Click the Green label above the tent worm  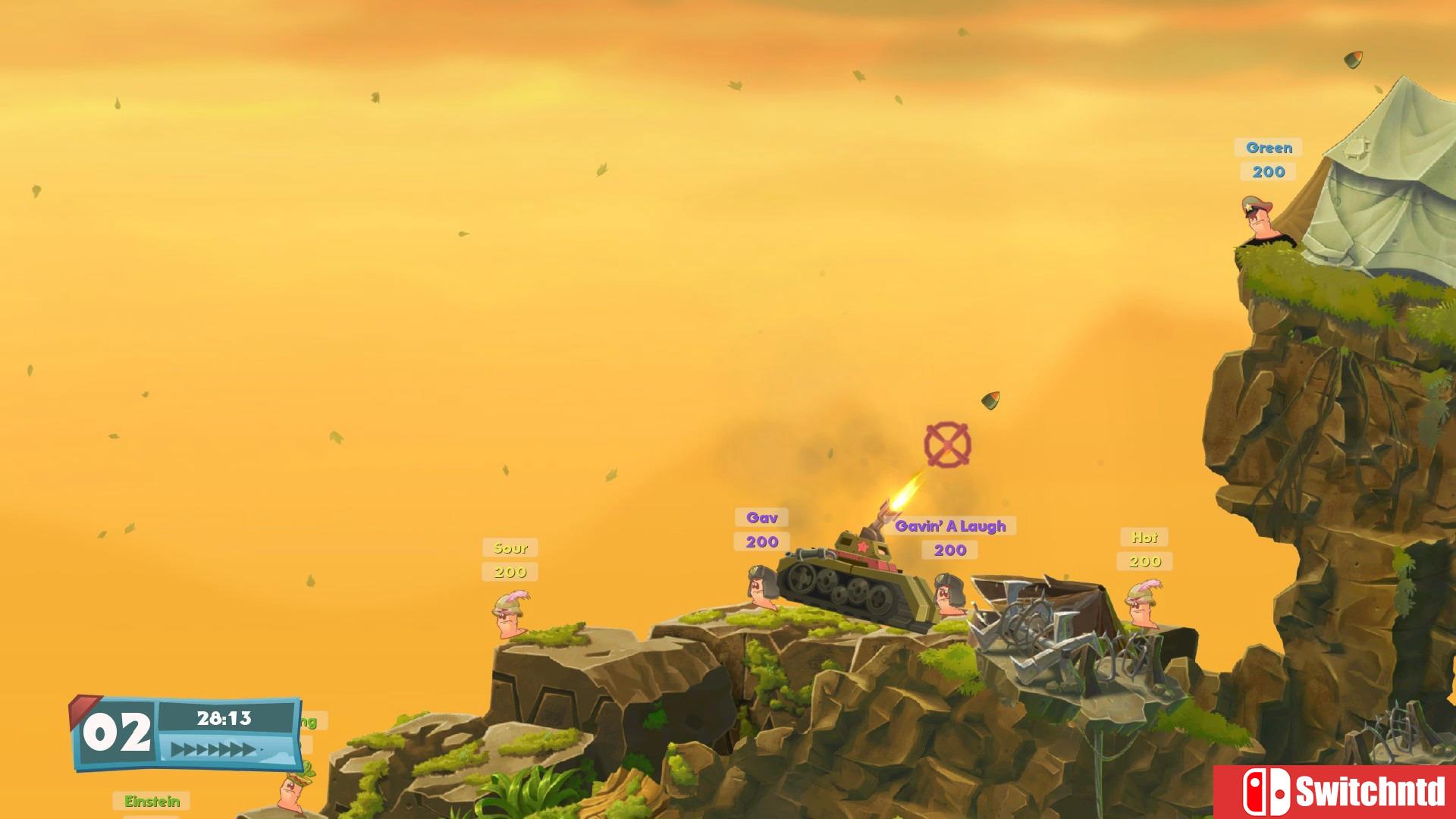tap(1269, 148)
